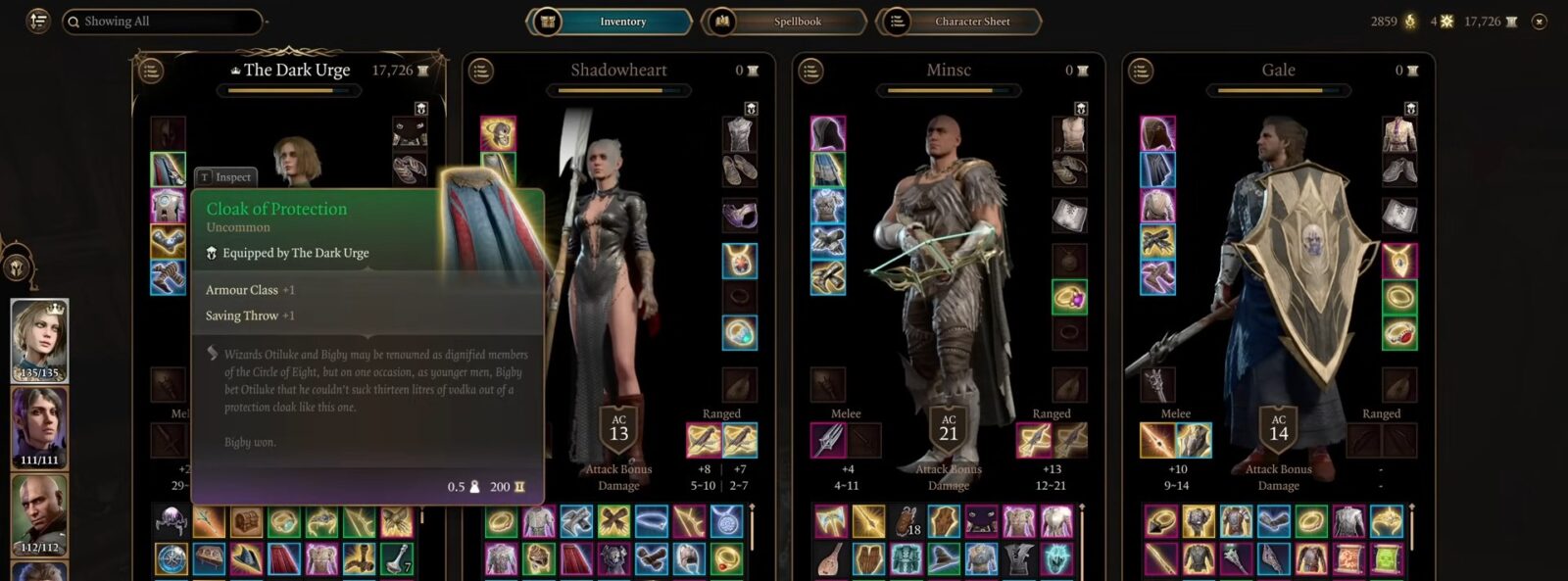Inspect the Cloak of Protection

tap(226, 177)
